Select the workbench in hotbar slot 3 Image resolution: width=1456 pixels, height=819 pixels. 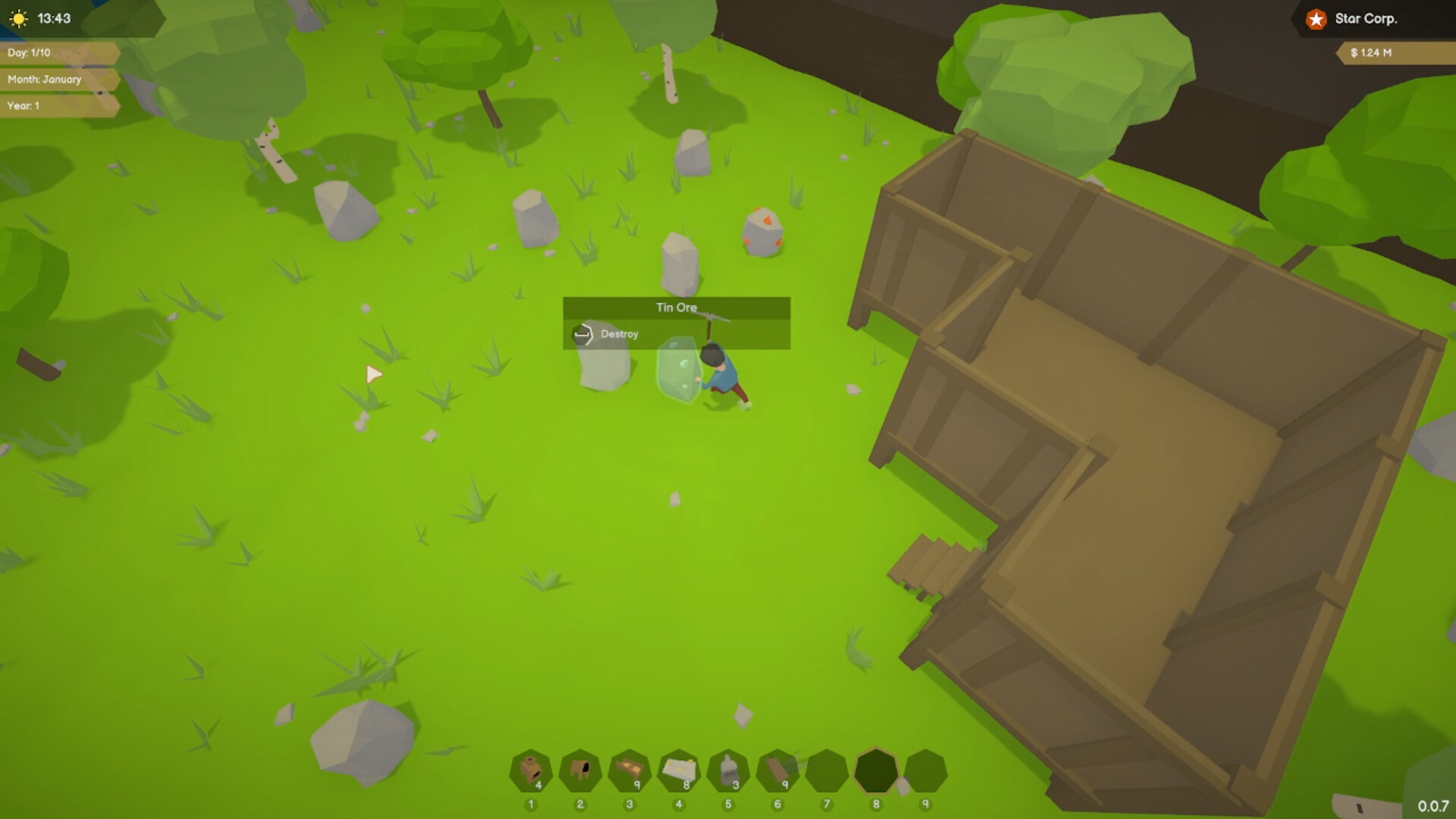coord(629,768)
